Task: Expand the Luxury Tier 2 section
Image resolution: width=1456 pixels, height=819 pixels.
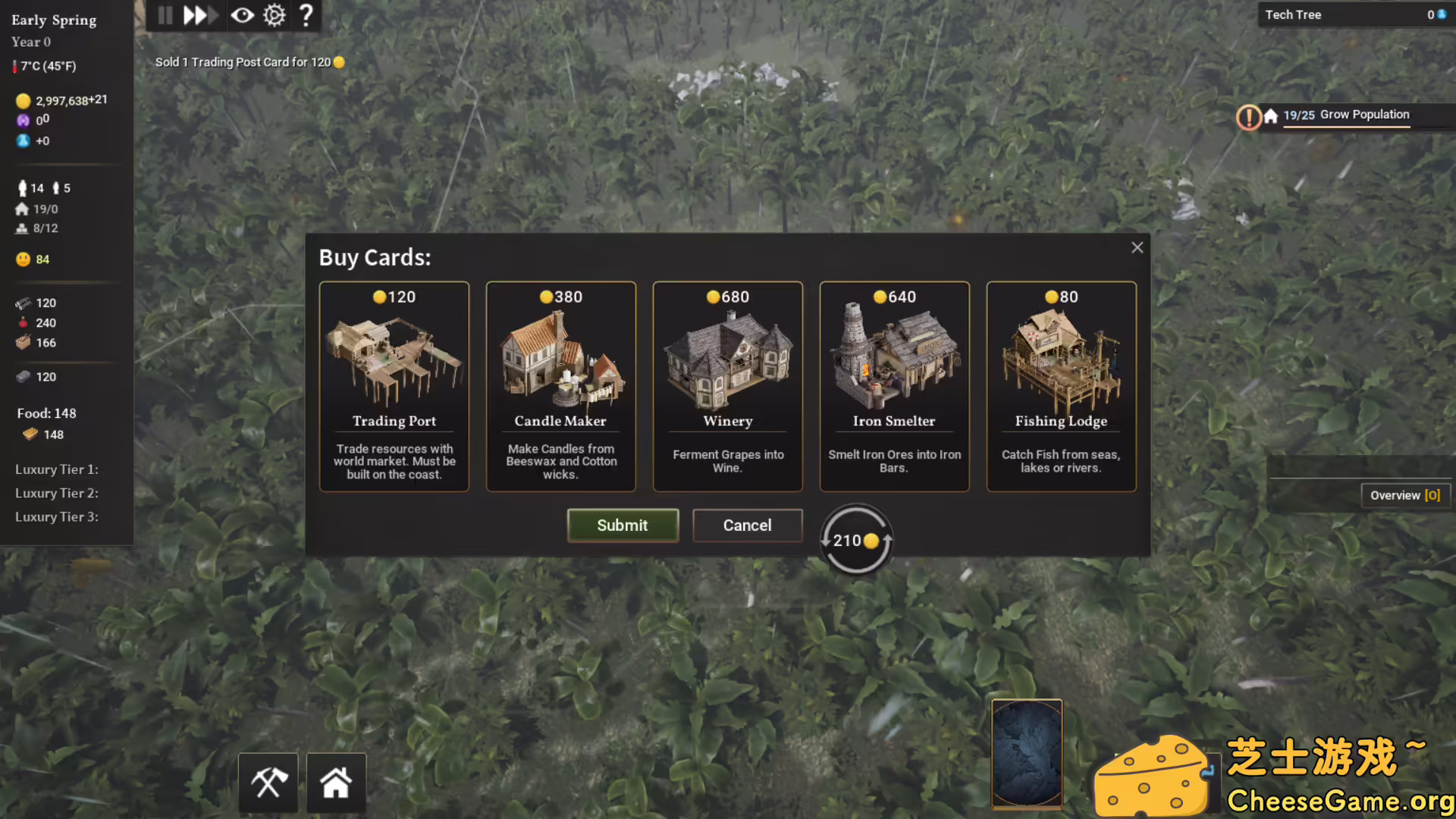Action: pos(56,493)
